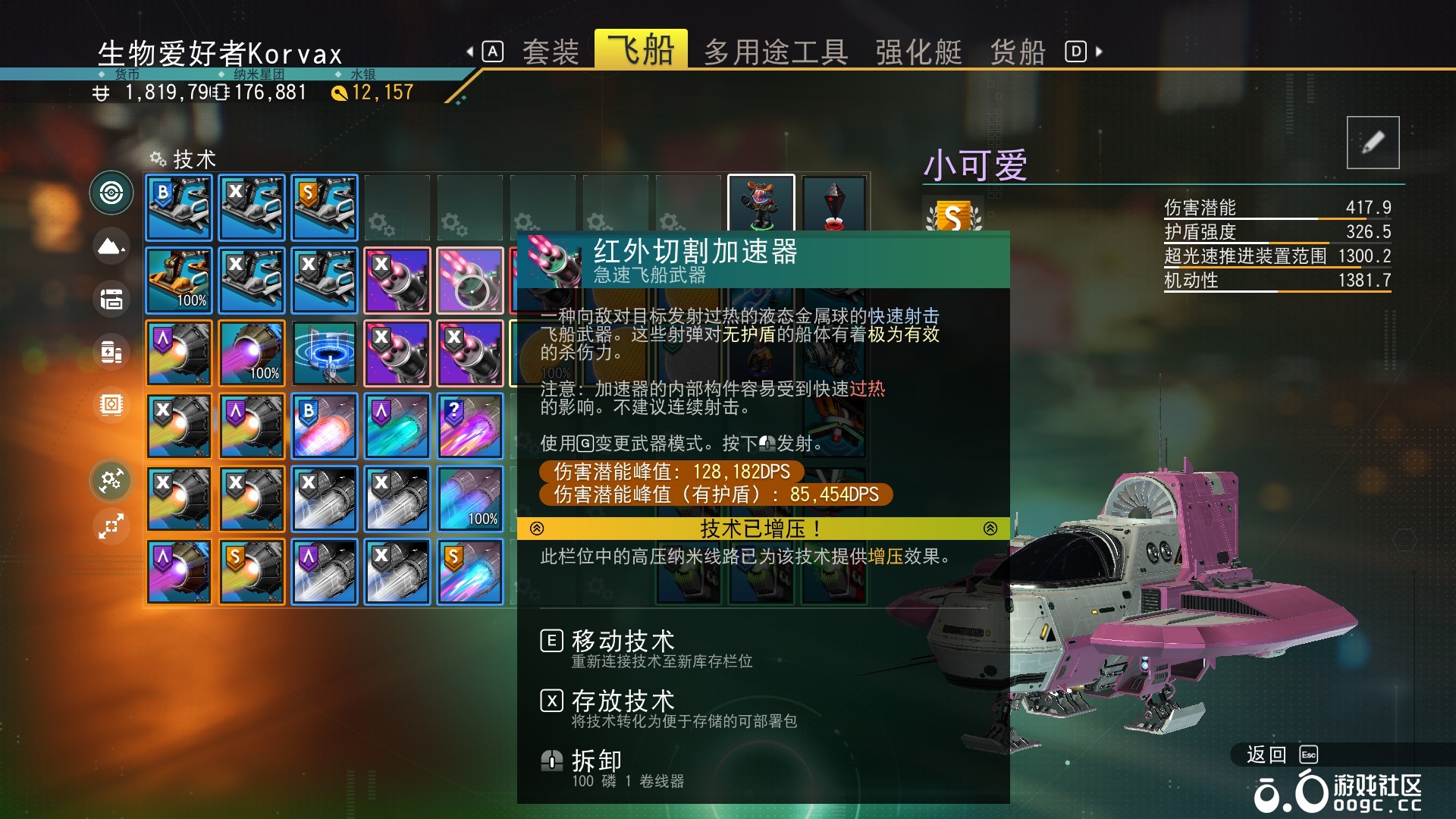Click the highlighted gears exchange icon
The width and height of the screenshot is (1456, 819).
[111, 480]
